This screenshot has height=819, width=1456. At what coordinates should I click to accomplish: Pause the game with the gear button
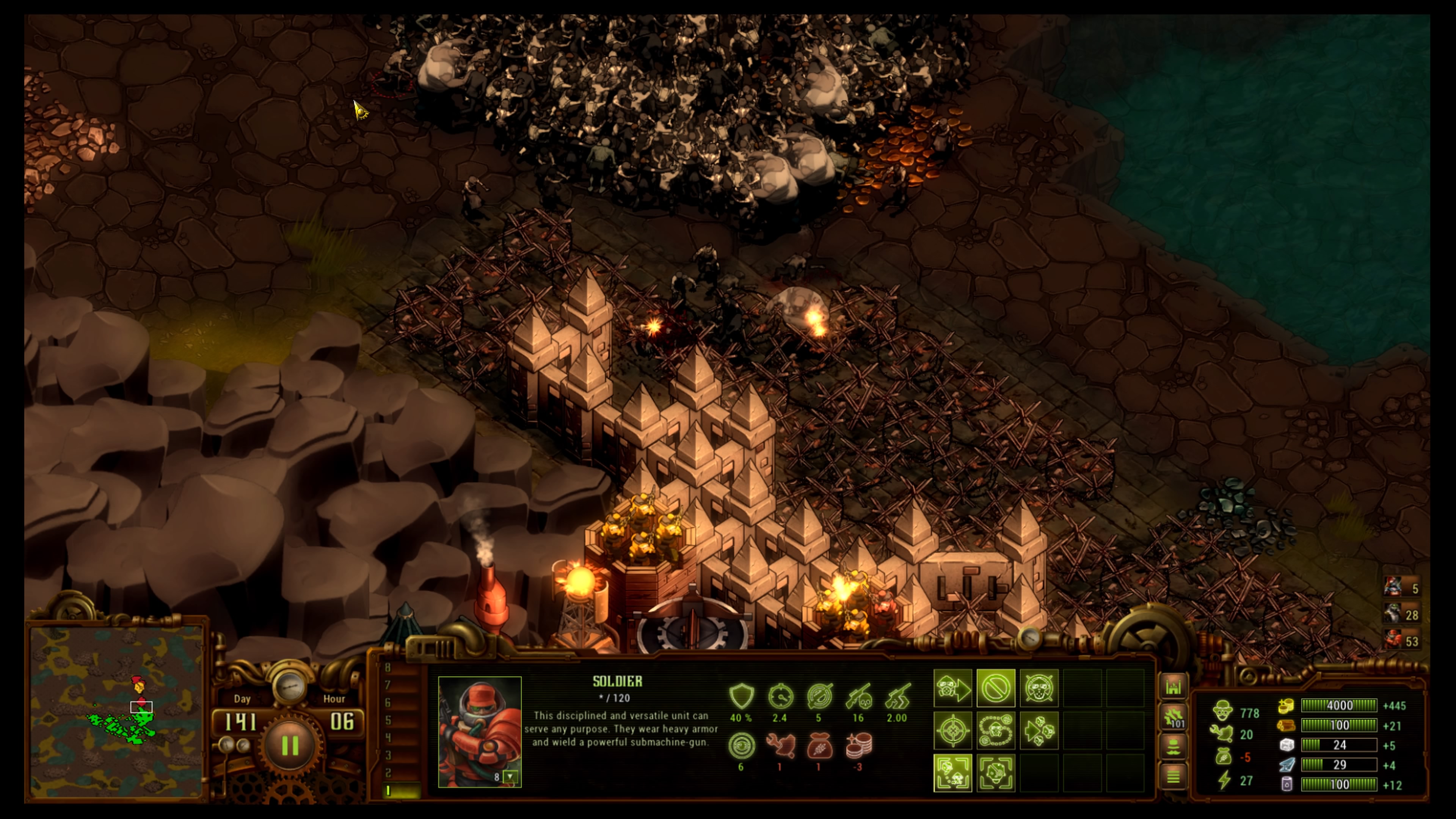click(290, 745)
